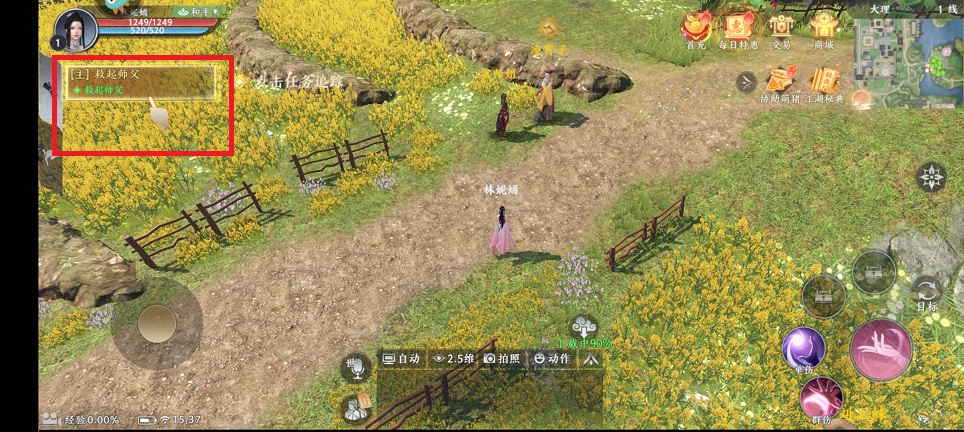This screenshot has height=432, width=964.
Task: Open the 拍照 photo mode
Action: pyautogui.click(x=502, y=358)
